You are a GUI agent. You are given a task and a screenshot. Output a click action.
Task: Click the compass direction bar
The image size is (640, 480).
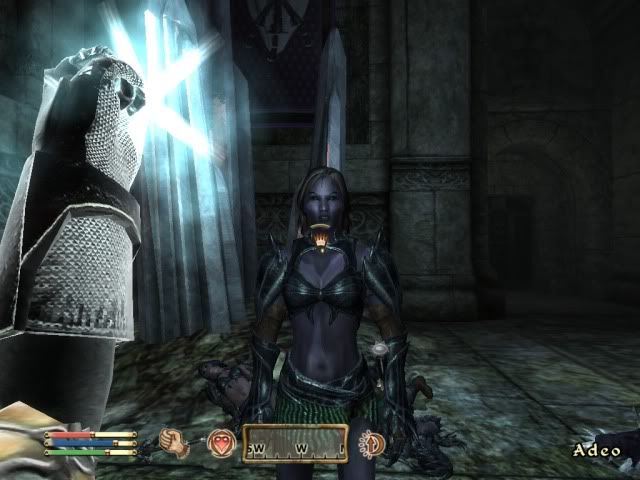pyautogui.click(x=295, y=442)
